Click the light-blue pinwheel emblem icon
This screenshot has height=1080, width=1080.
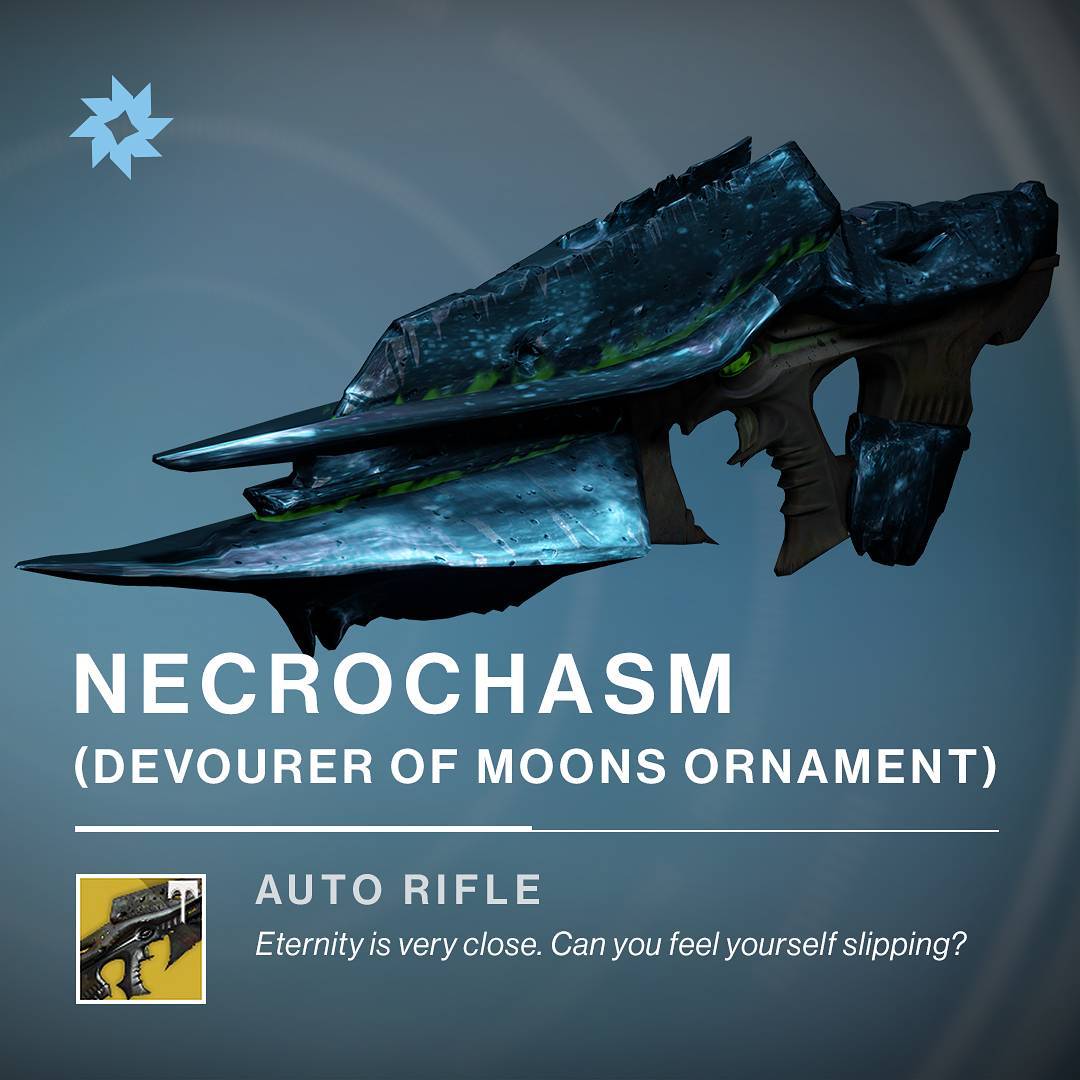120,127
